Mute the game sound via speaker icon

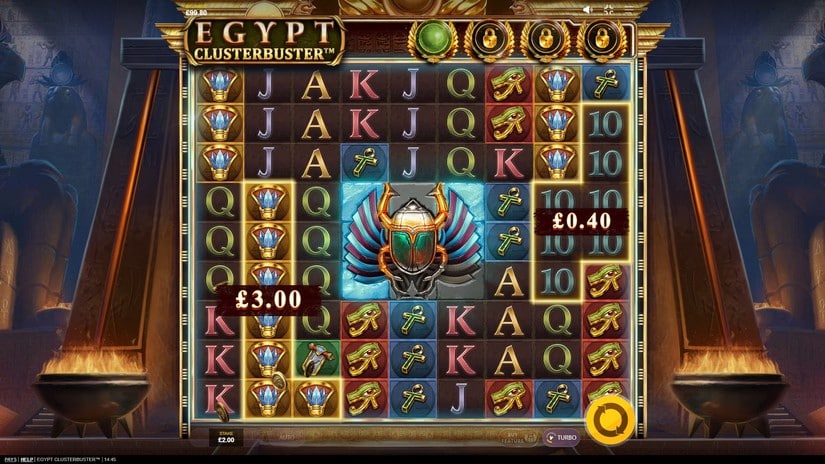pyautogui.click(x=587, y=10)
